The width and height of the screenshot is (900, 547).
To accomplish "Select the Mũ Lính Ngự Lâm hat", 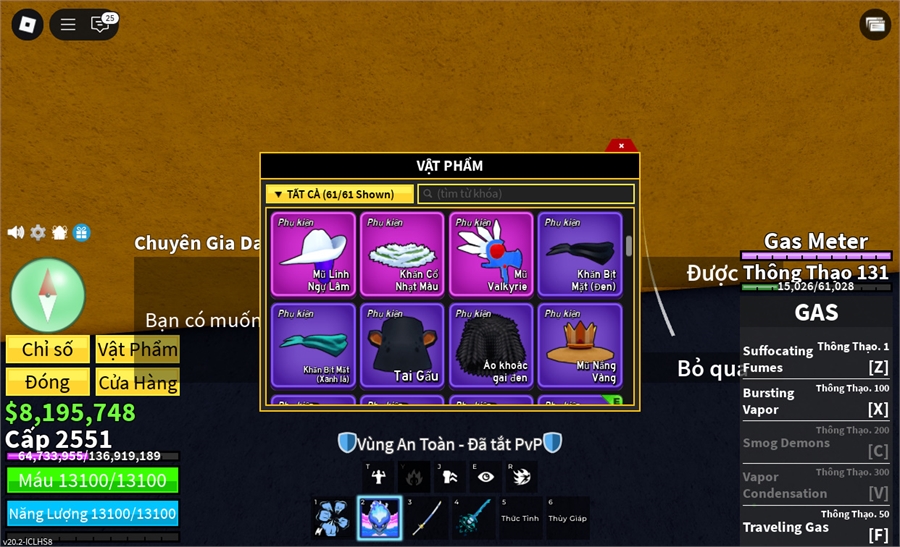I will click(x=314, y=254).
